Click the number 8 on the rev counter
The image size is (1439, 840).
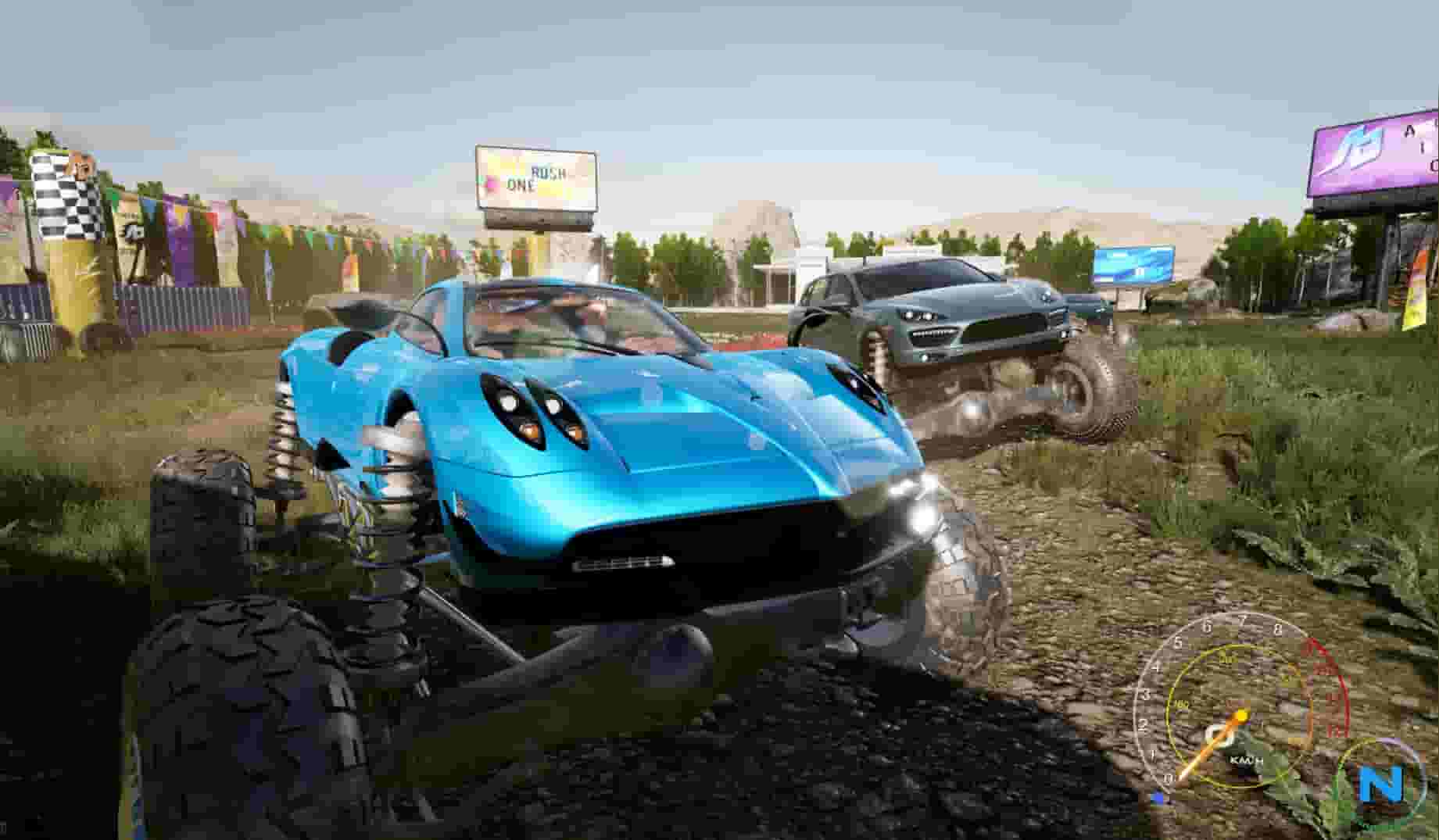1278,627
